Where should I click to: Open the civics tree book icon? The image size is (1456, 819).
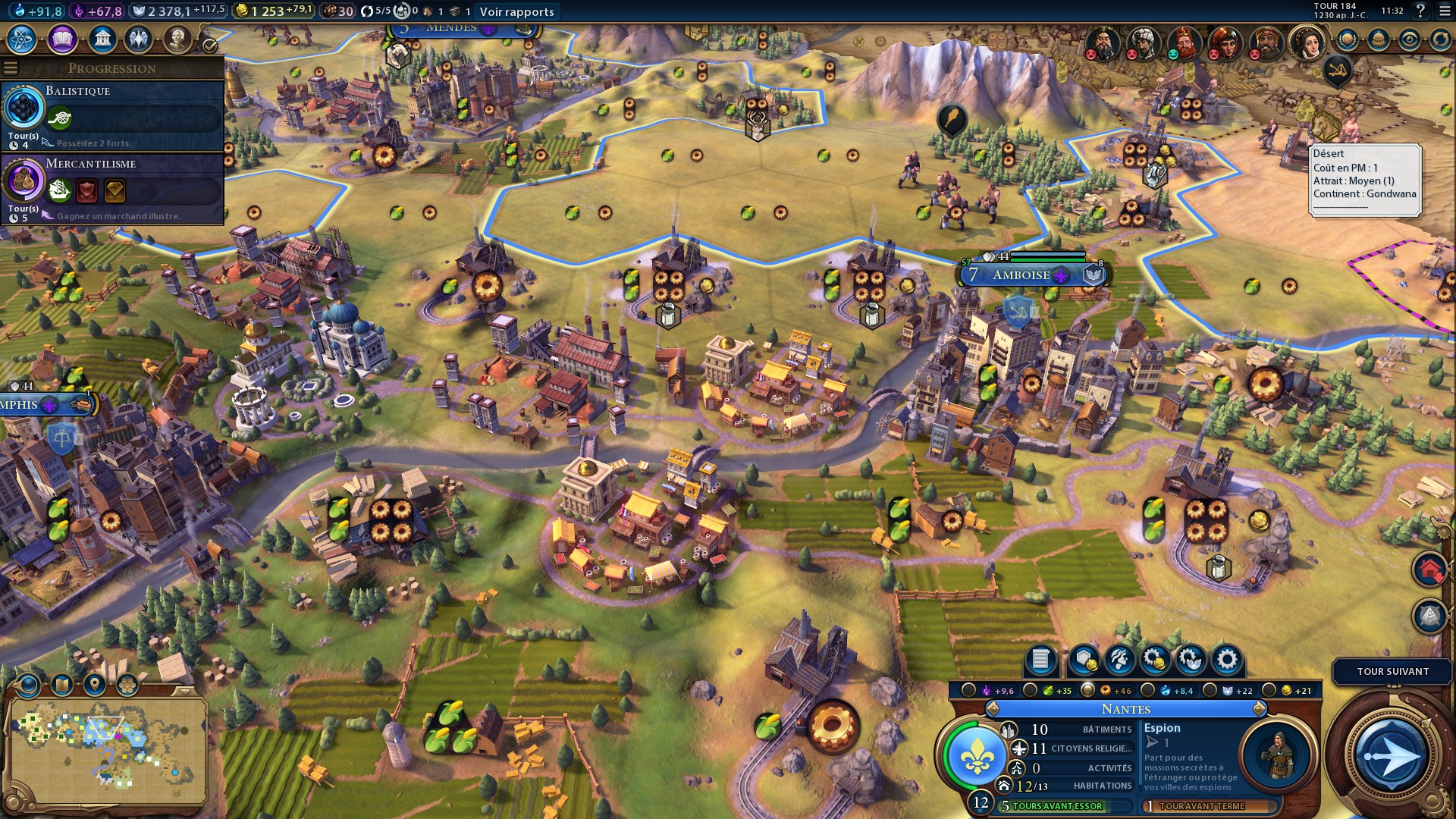pyautogui.click(x=62, y=39)
